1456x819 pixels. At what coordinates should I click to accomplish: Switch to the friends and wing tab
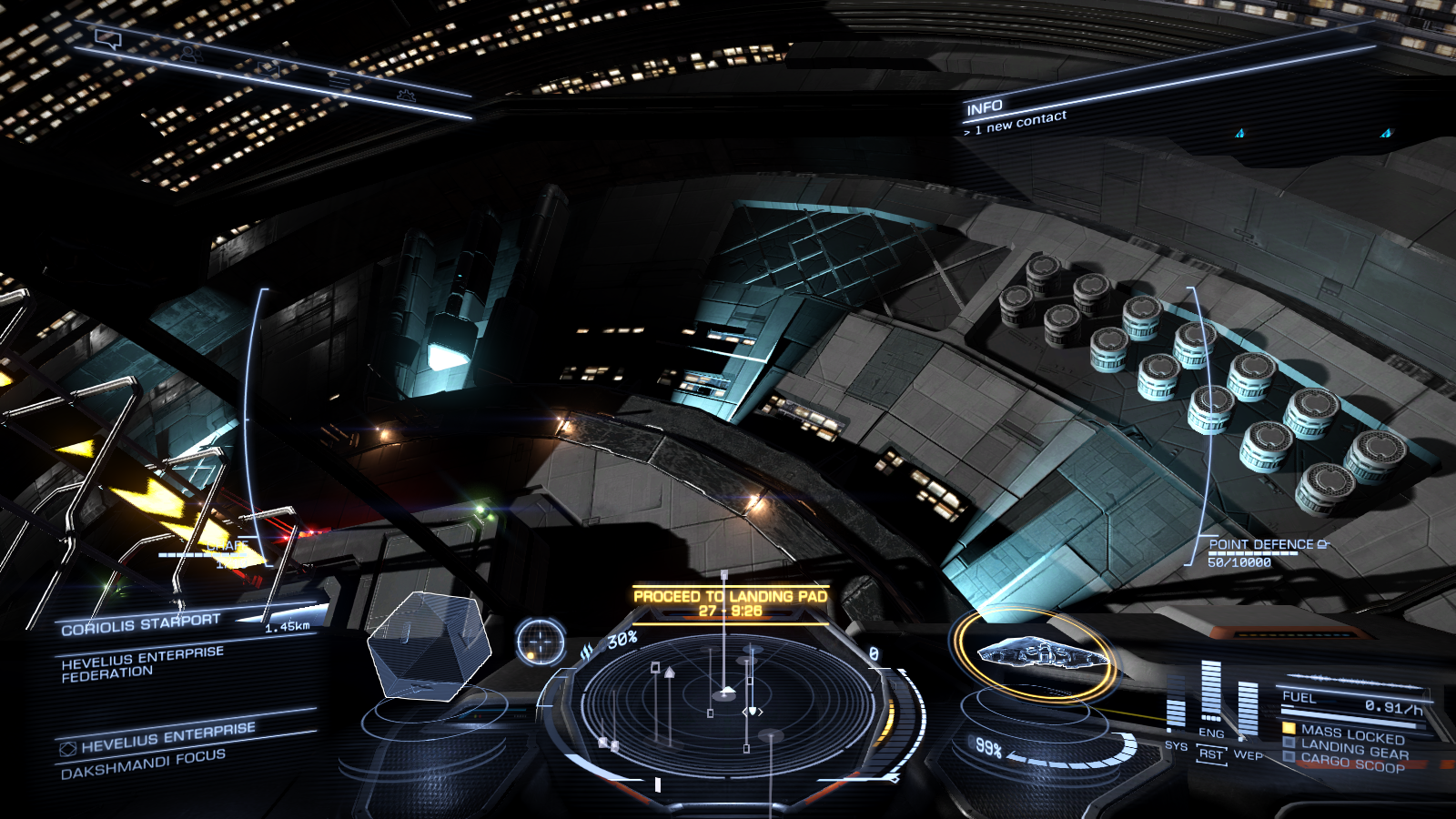point(189,54)
